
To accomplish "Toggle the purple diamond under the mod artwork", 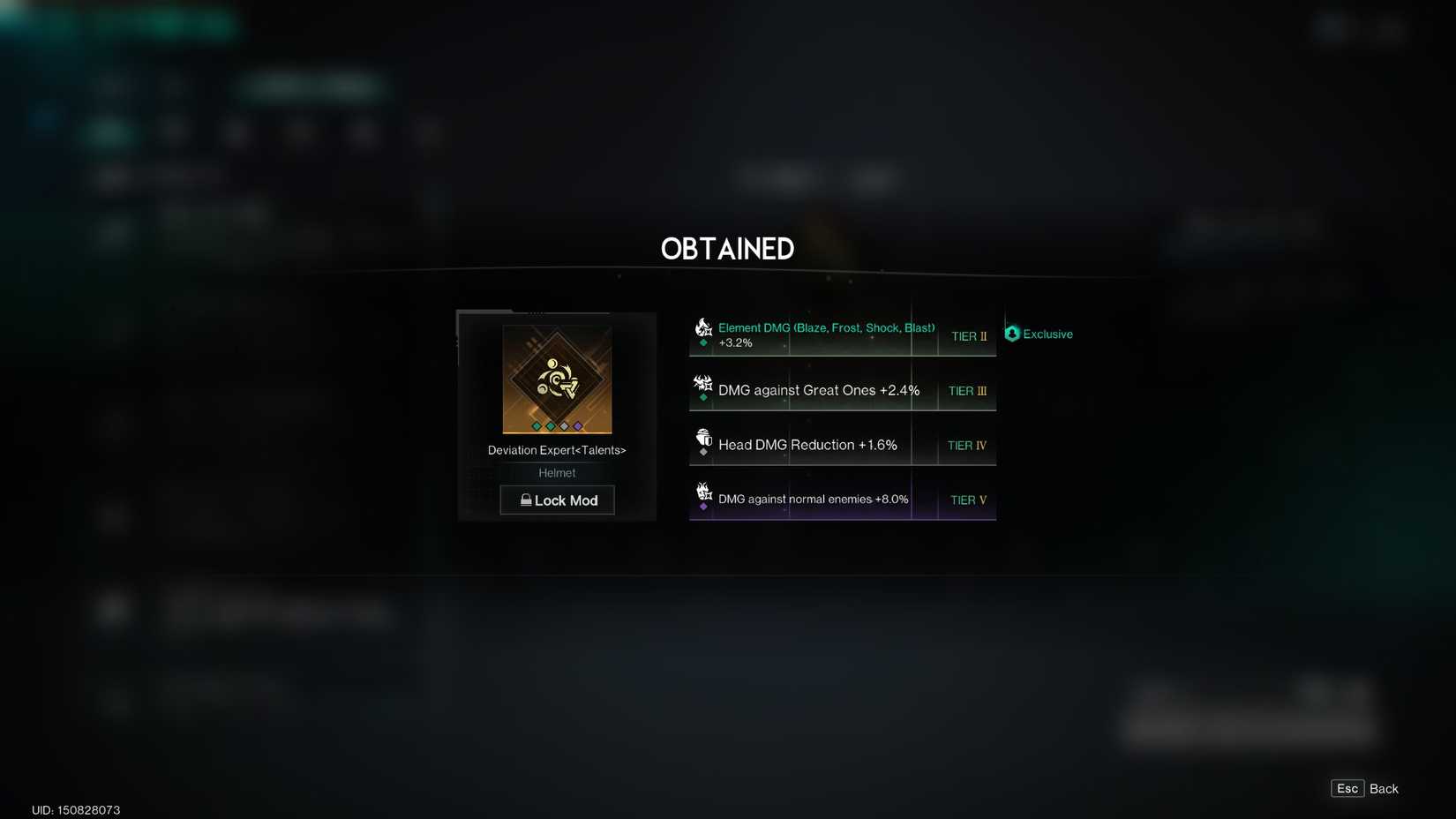I will click(x=579, y=425).
